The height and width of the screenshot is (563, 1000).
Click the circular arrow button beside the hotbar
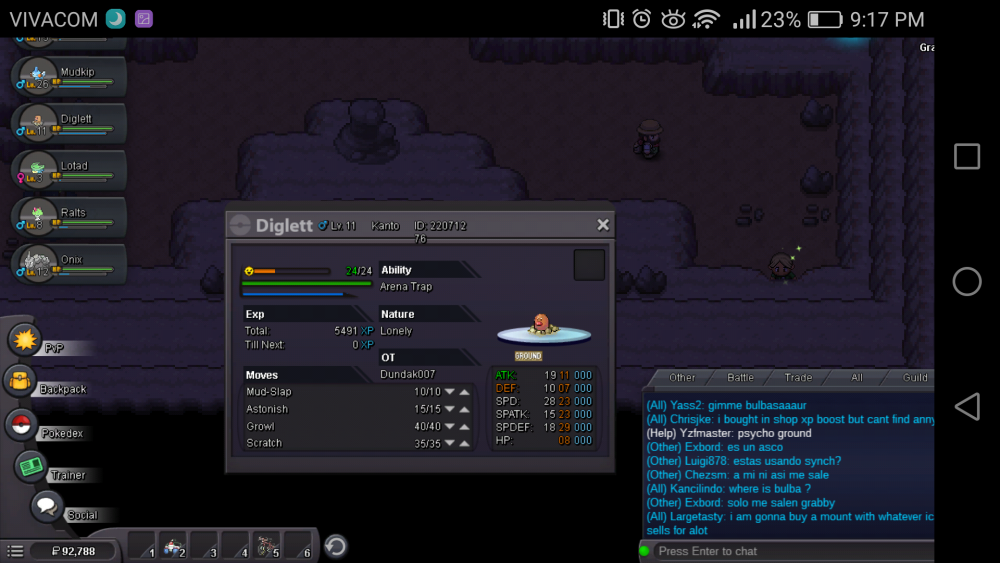[337, 546]
